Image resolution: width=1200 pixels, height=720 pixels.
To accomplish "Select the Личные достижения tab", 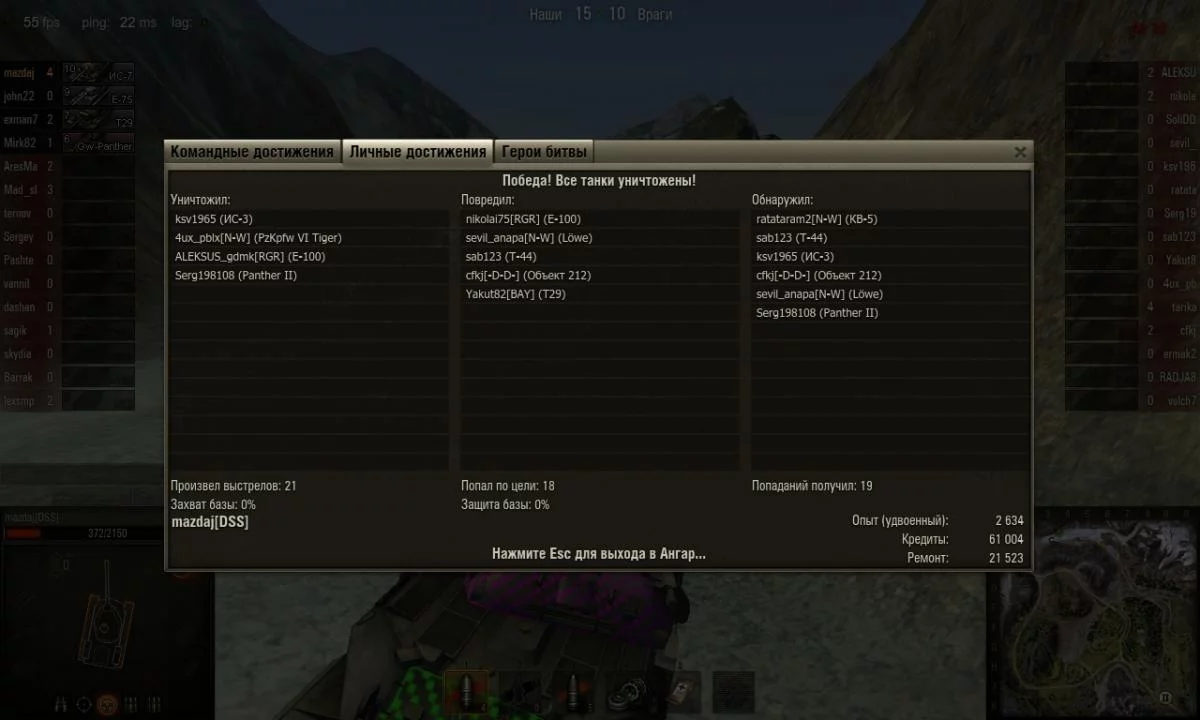I will pyautogui.click(x=418, y=152).
